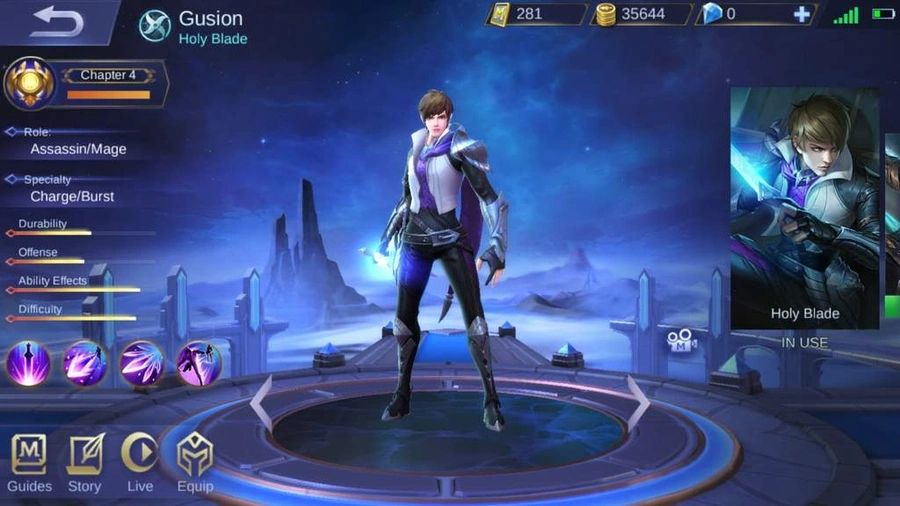Open the ticket currency counter
The width and height of the screenshot is (900, 506).
coord(537,14)
